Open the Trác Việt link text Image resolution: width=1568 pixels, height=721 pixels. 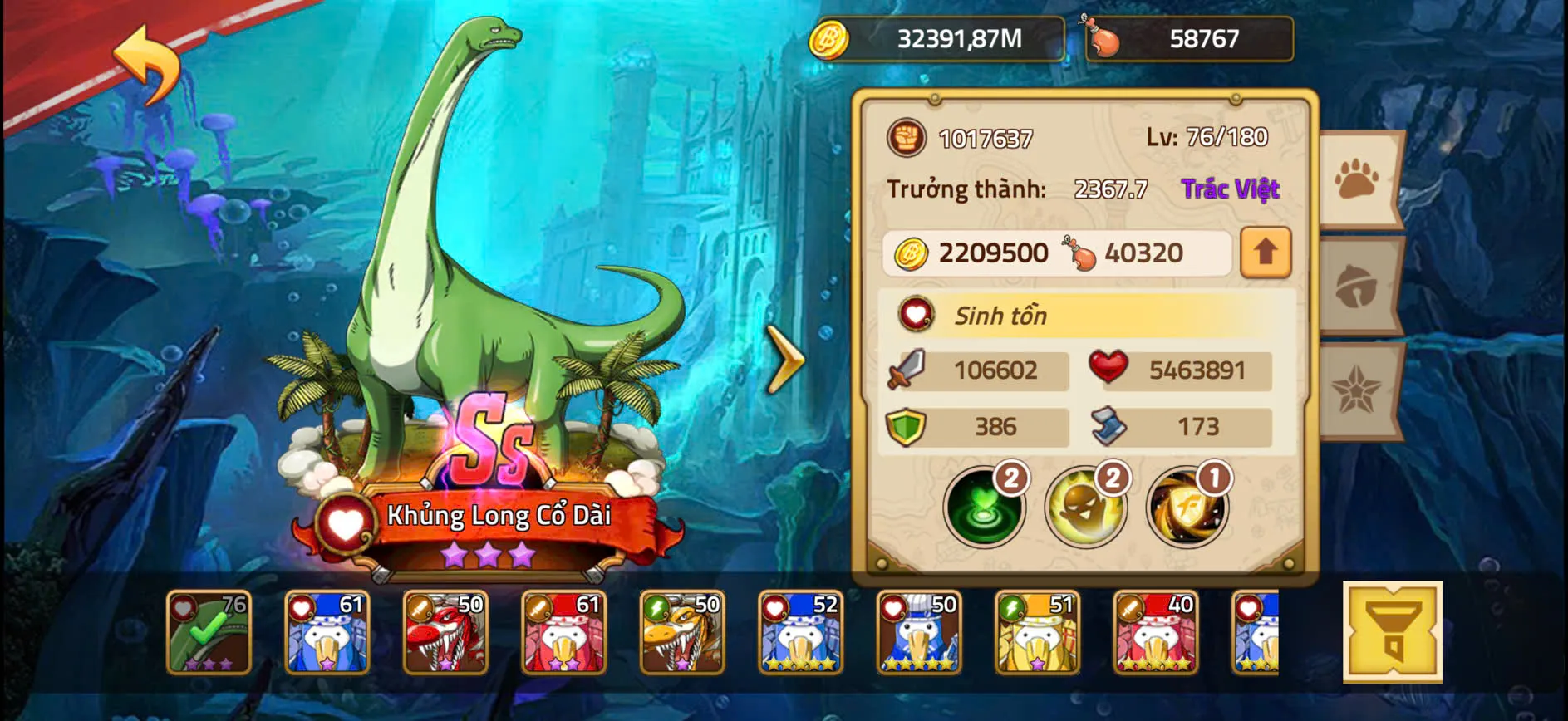[x=1231, y=189]
